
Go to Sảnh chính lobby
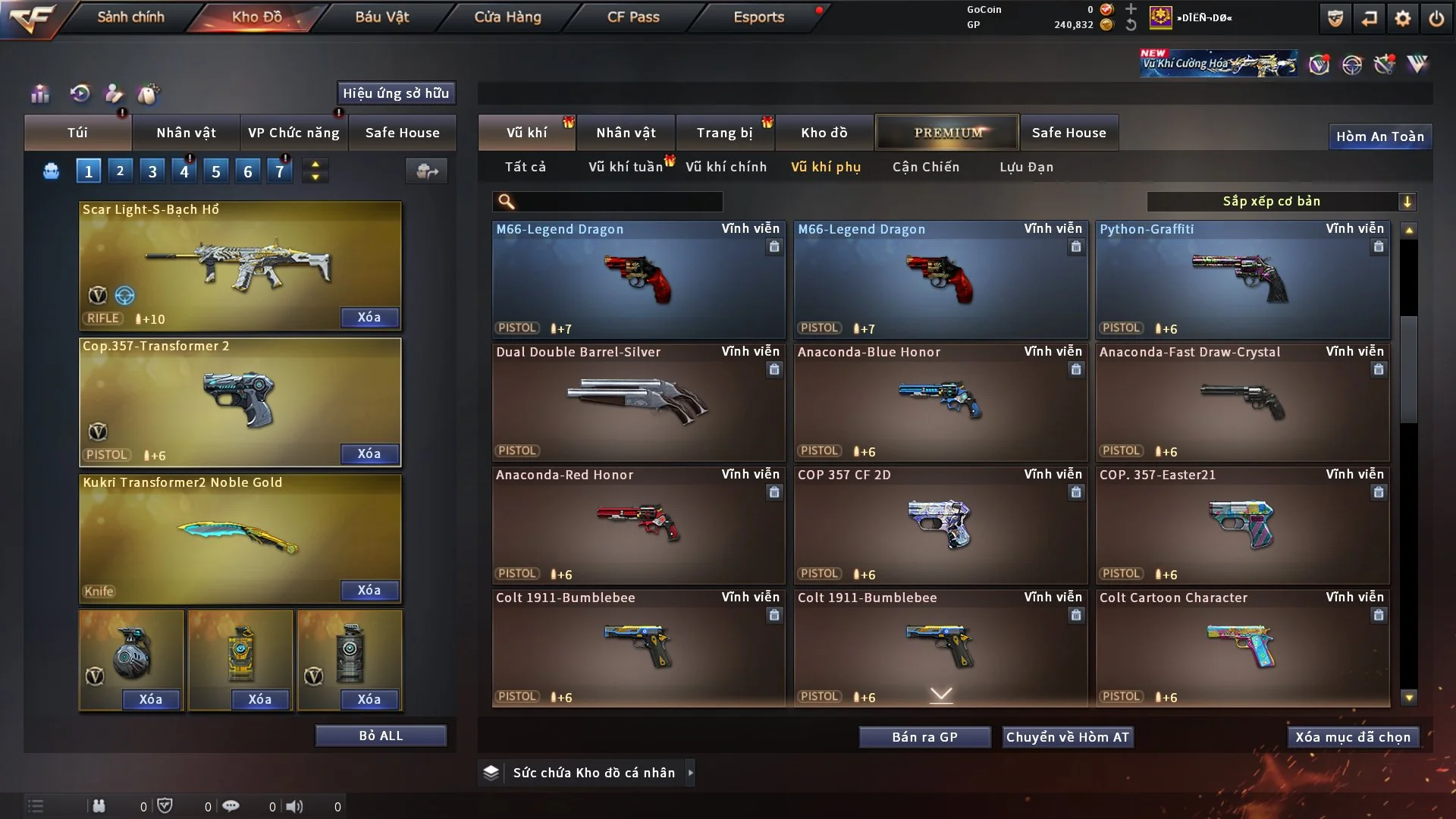[x=130, y=17]
